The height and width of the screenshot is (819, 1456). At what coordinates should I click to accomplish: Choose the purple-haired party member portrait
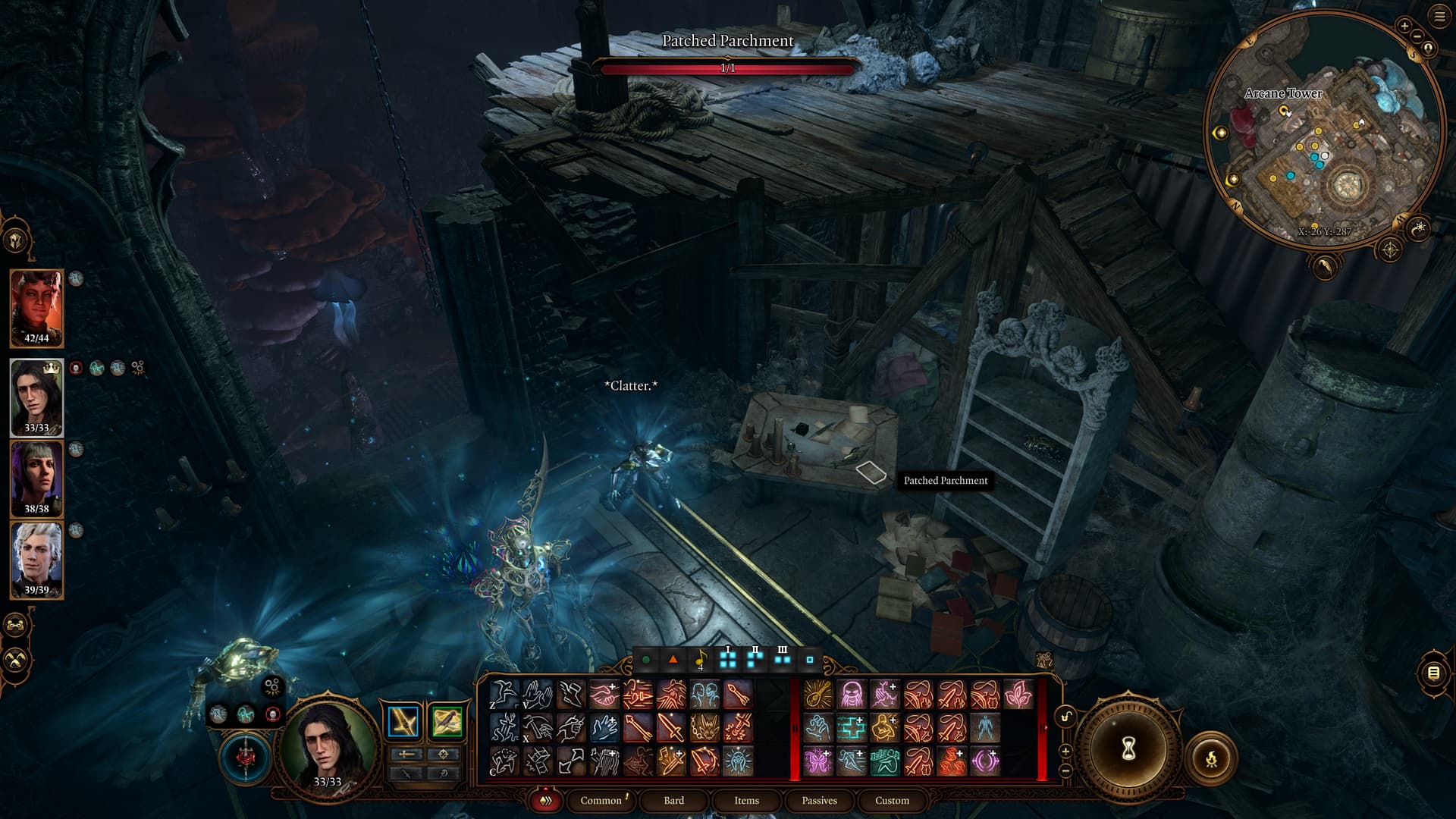pos(36,478)
